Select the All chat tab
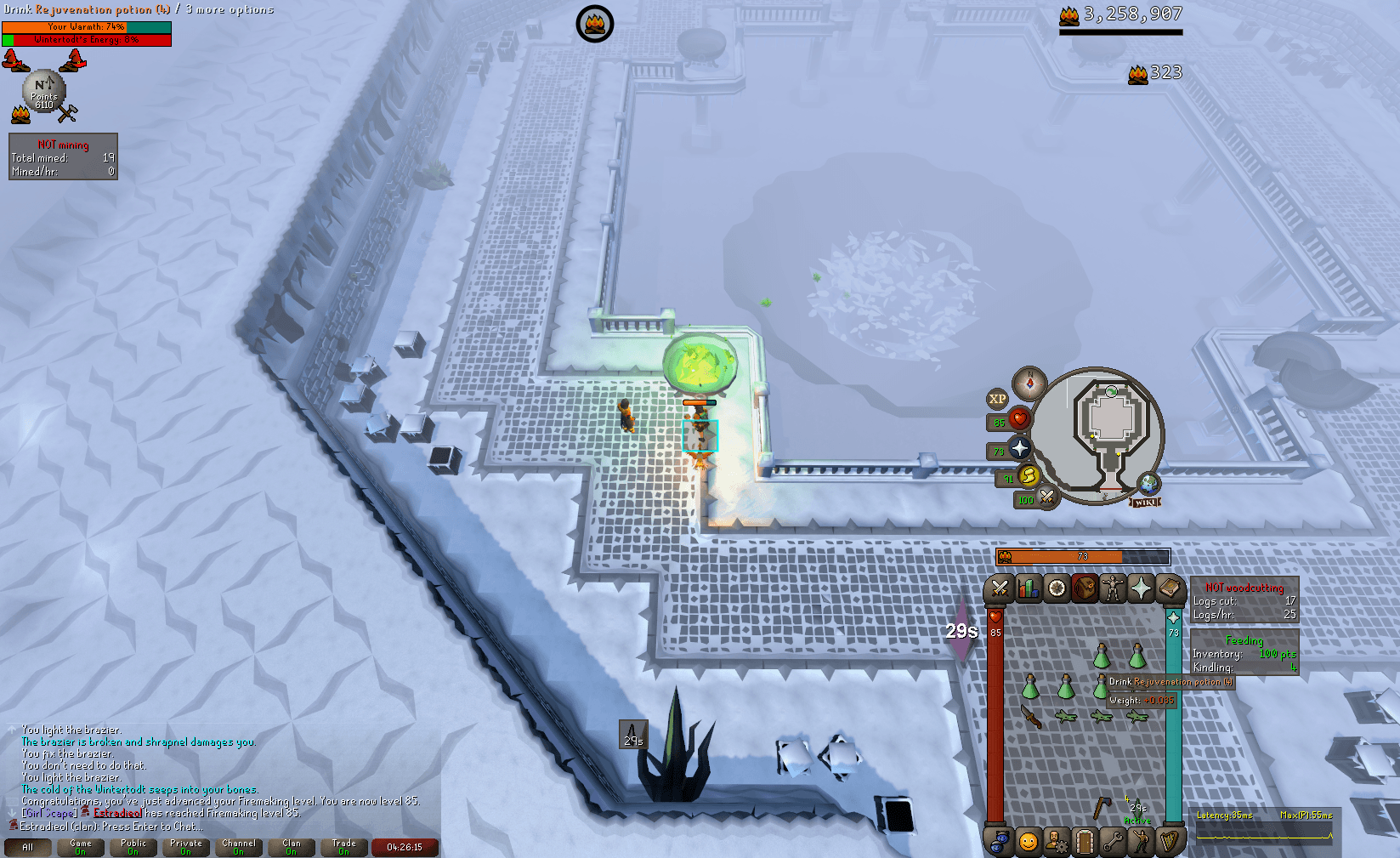The image size is (1400, 858). pos(28,847)
